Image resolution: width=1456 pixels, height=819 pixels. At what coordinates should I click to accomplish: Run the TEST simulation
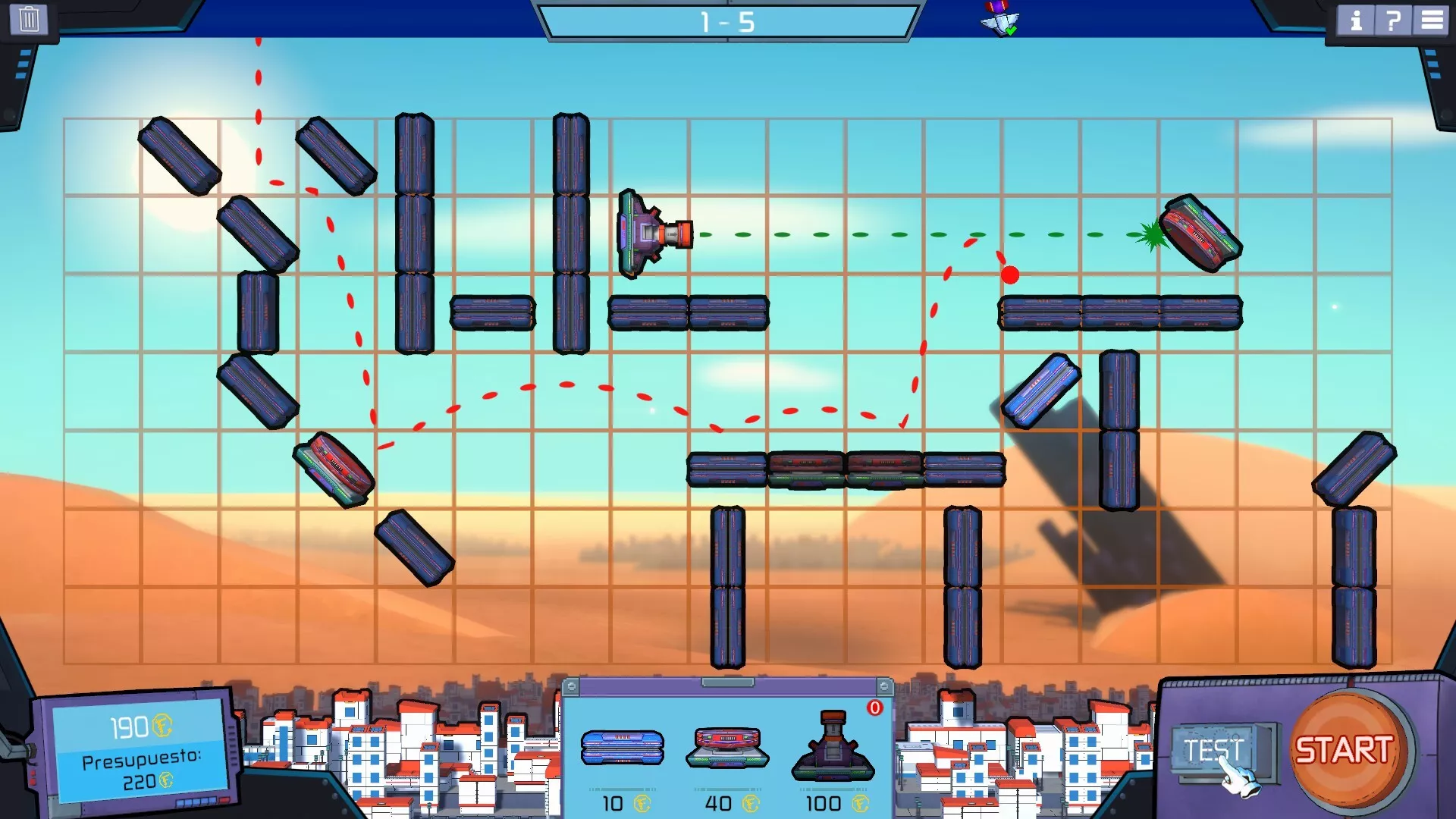click(1213, 751)
